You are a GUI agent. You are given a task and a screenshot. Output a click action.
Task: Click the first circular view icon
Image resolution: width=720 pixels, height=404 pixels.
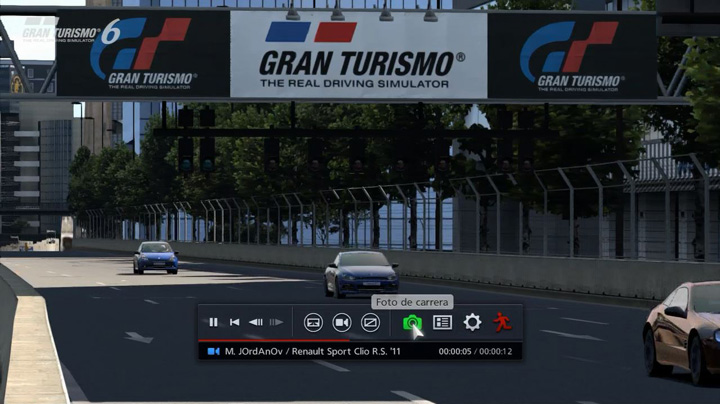tap(313, 322)
